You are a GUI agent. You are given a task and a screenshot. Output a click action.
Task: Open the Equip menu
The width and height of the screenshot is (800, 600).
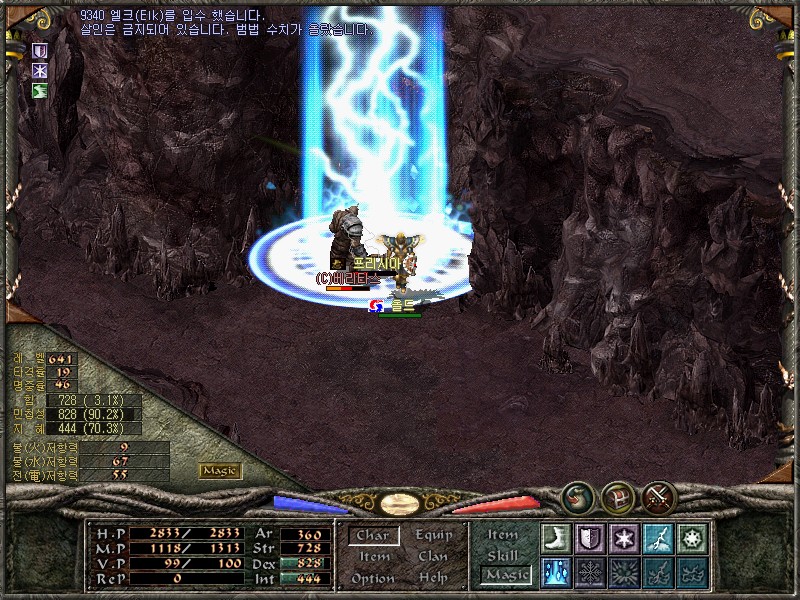[434, 535]
